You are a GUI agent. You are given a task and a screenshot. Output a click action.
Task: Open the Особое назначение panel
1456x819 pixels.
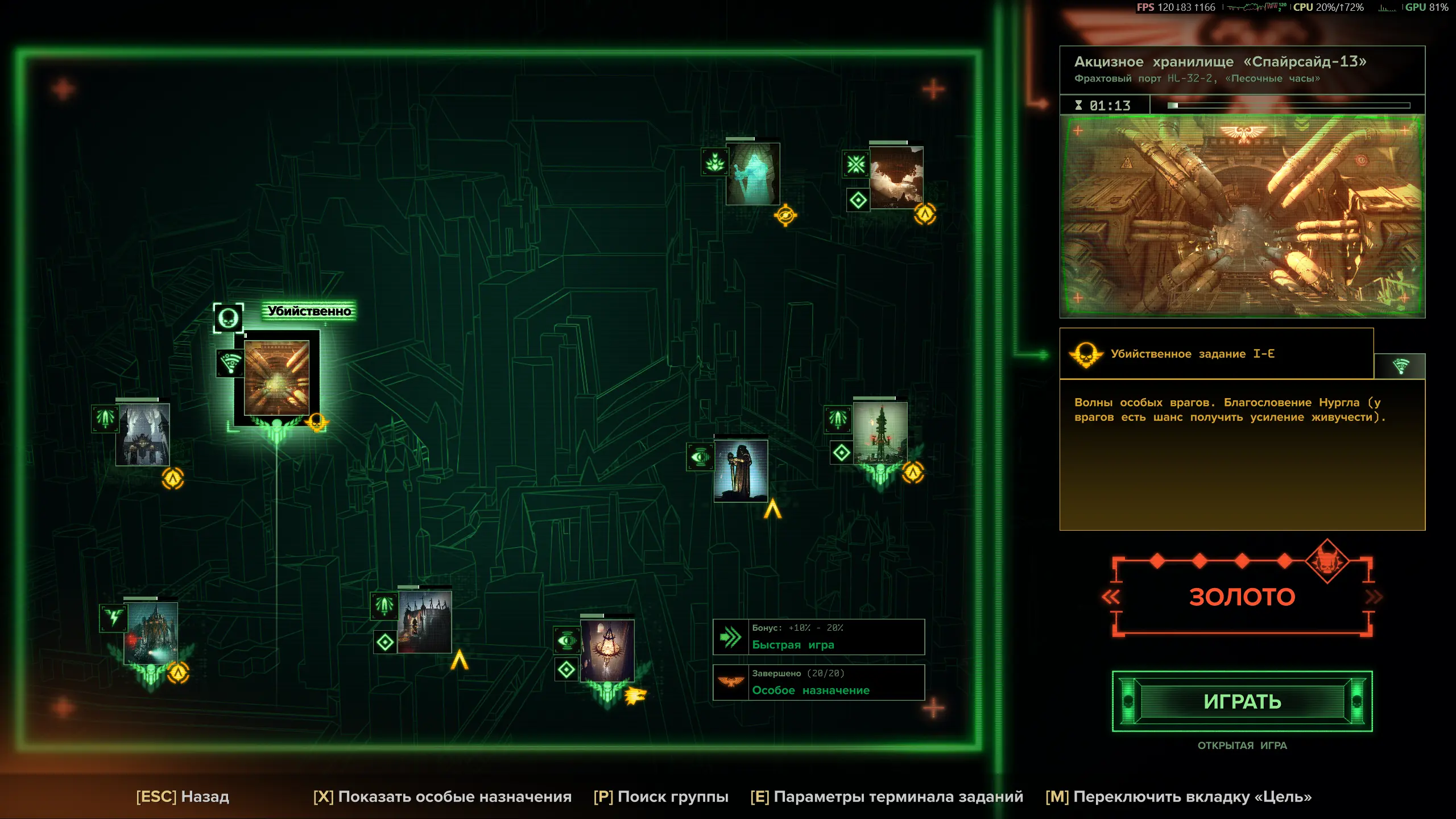pos(819,682)
